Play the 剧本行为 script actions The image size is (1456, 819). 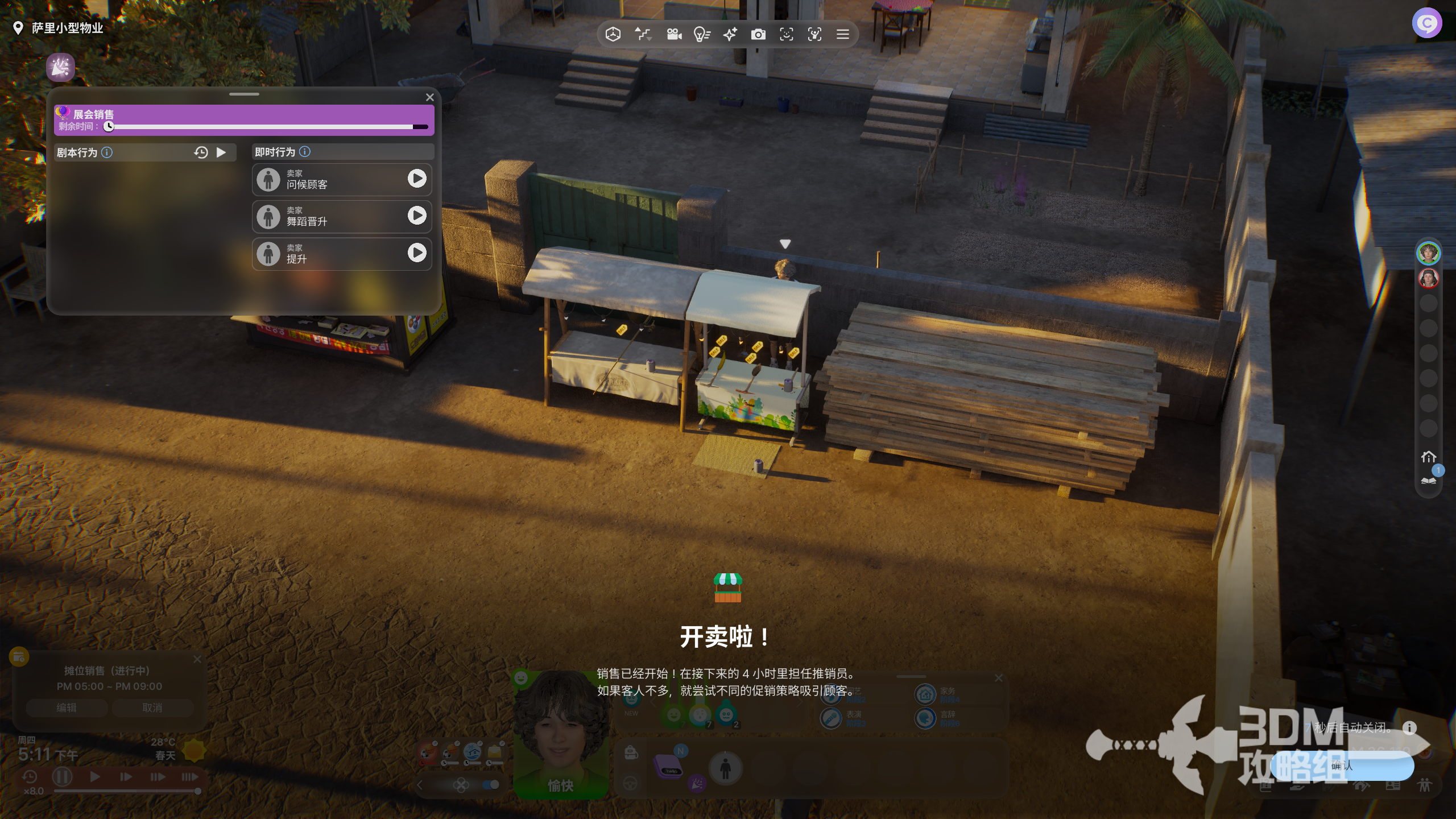pos(221,152)
